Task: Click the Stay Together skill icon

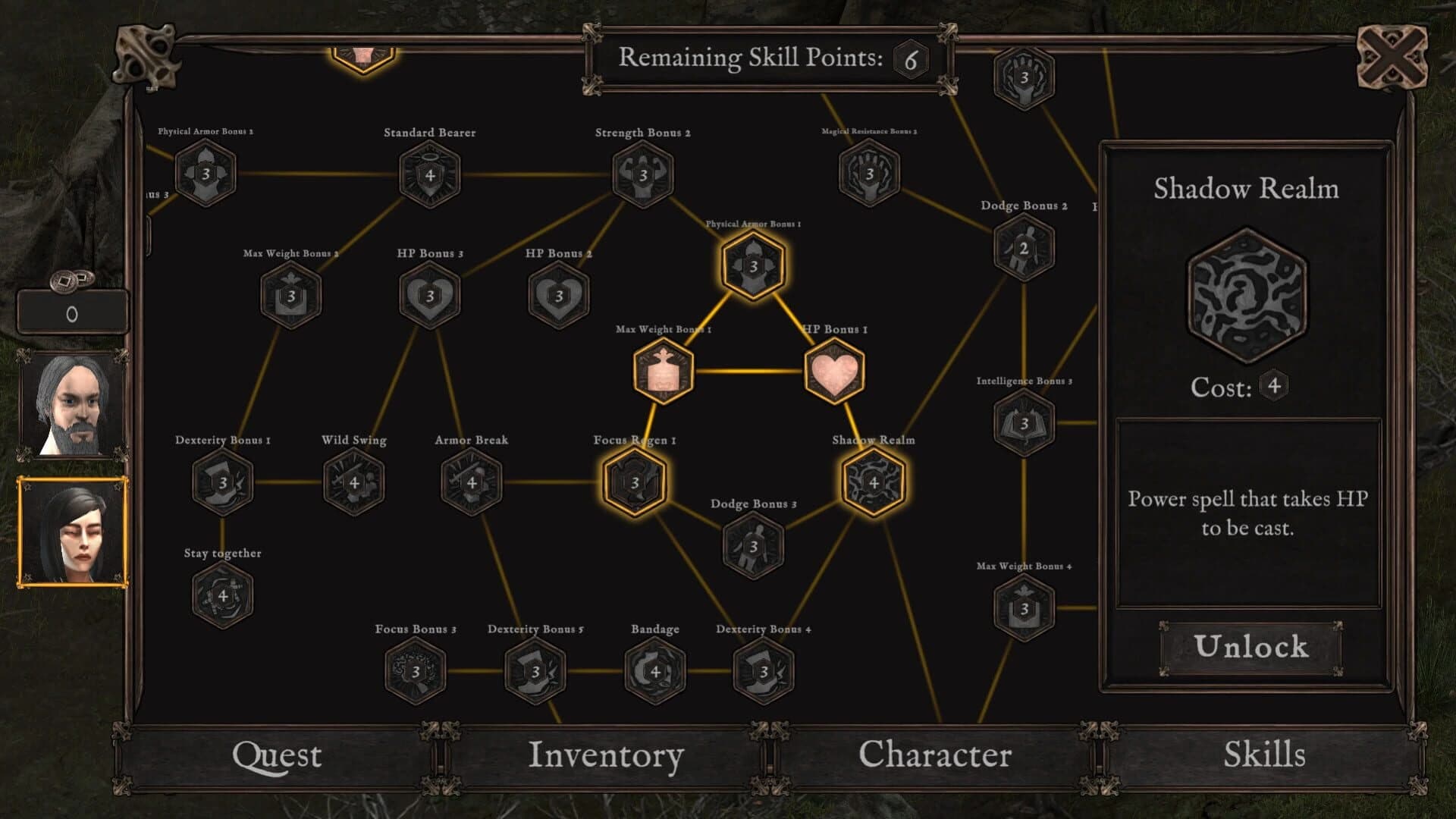Action: click(x=224, y=596)
